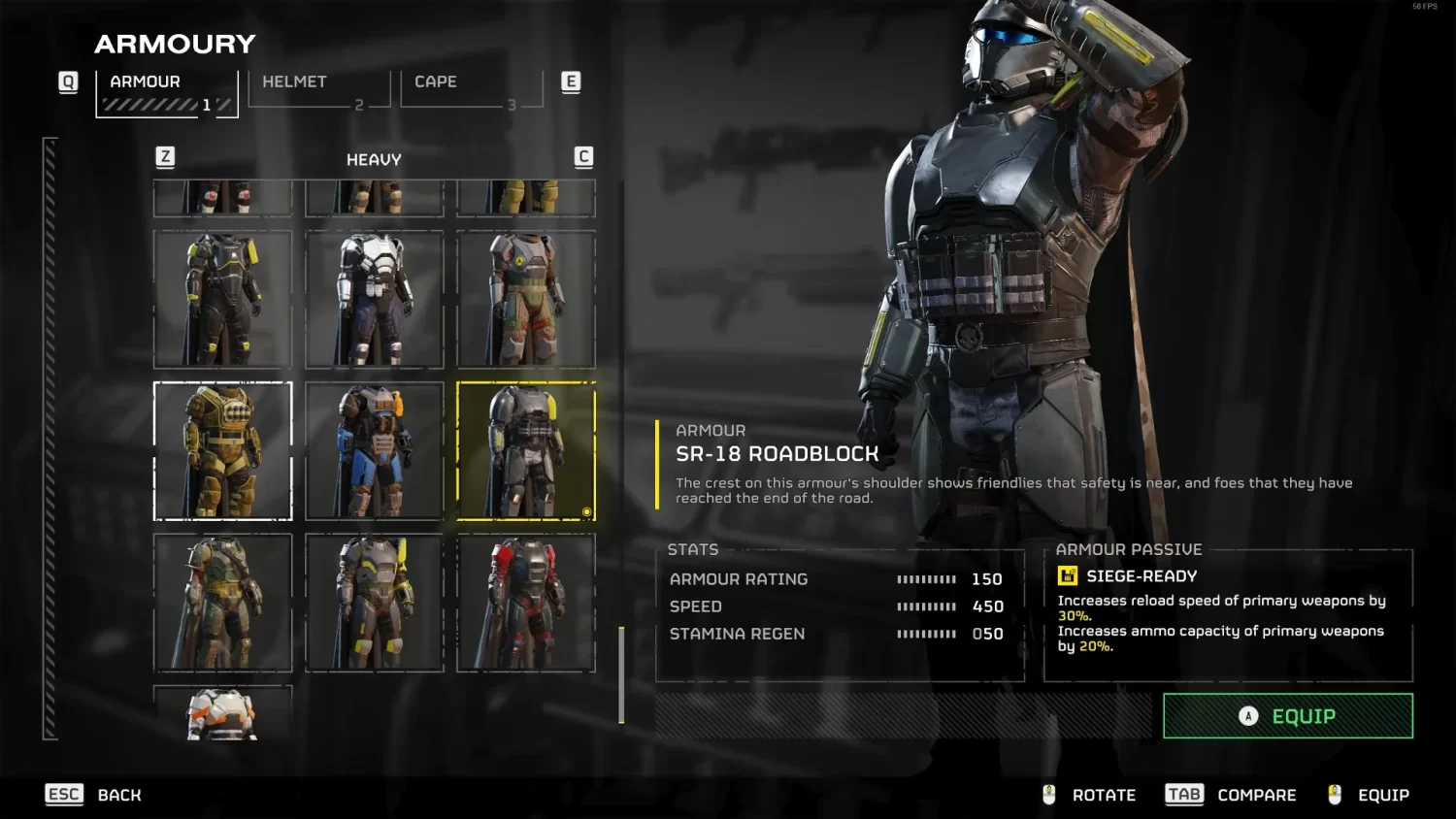
Task: Select the SR-18 Roadblock armour thumbnail
Action: click(x=526, y=451)
